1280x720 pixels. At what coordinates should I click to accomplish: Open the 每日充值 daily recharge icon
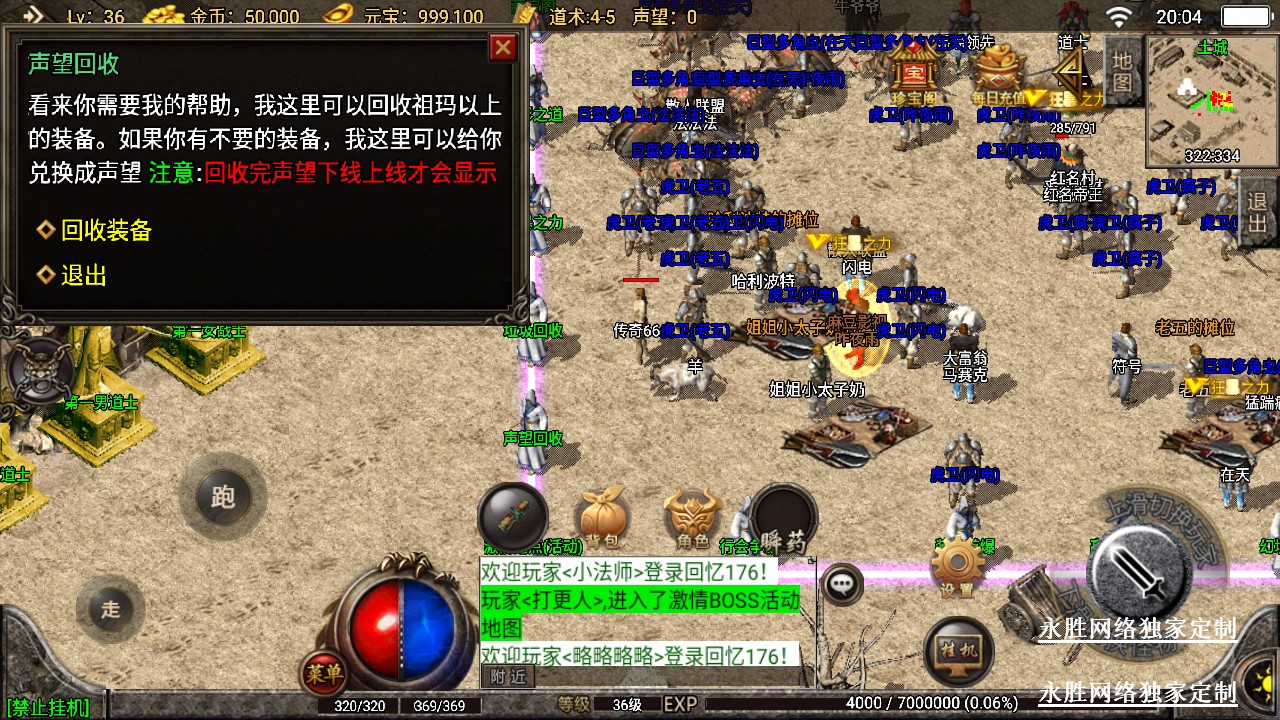(x=998, y=76)
